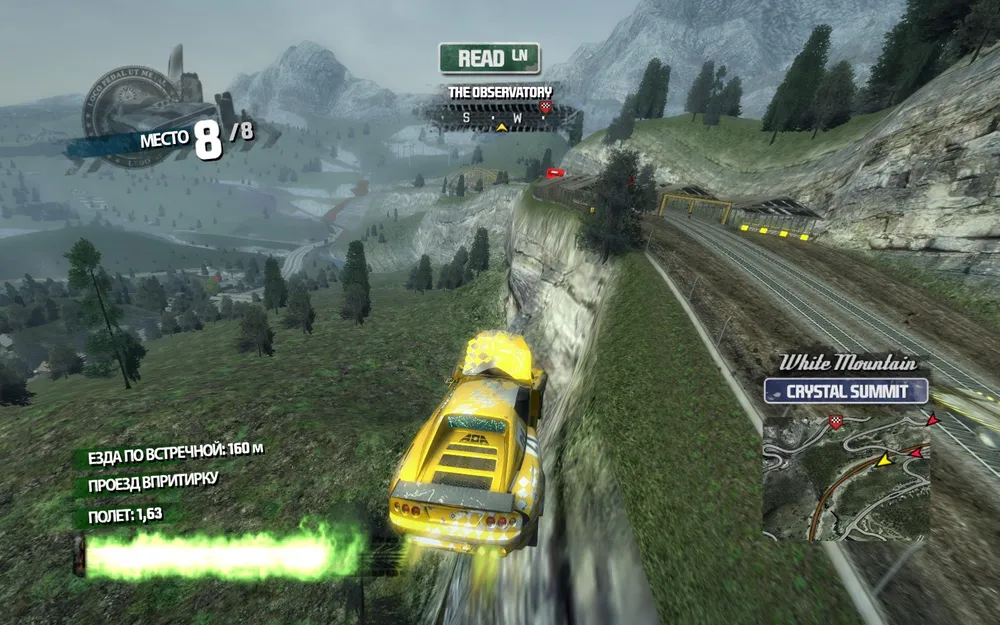Select the READ LN street sign
Viewport: 1000px width, 625px height.
pyautogui.click(x=489, y=58)
